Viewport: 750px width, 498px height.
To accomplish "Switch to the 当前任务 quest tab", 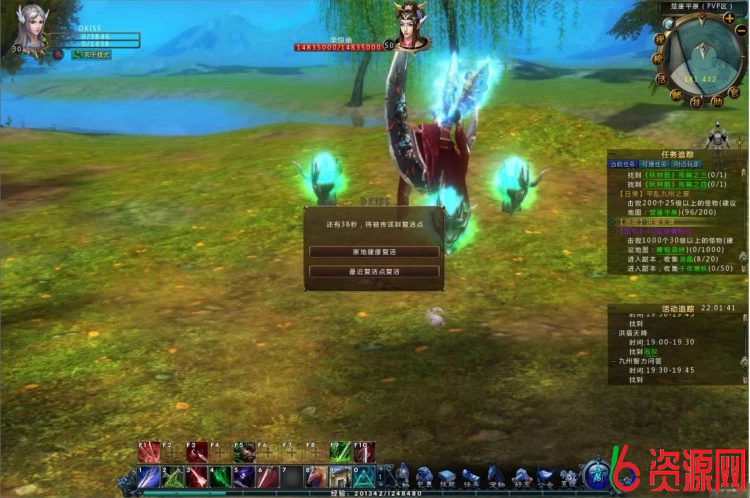I will point(622,163).
